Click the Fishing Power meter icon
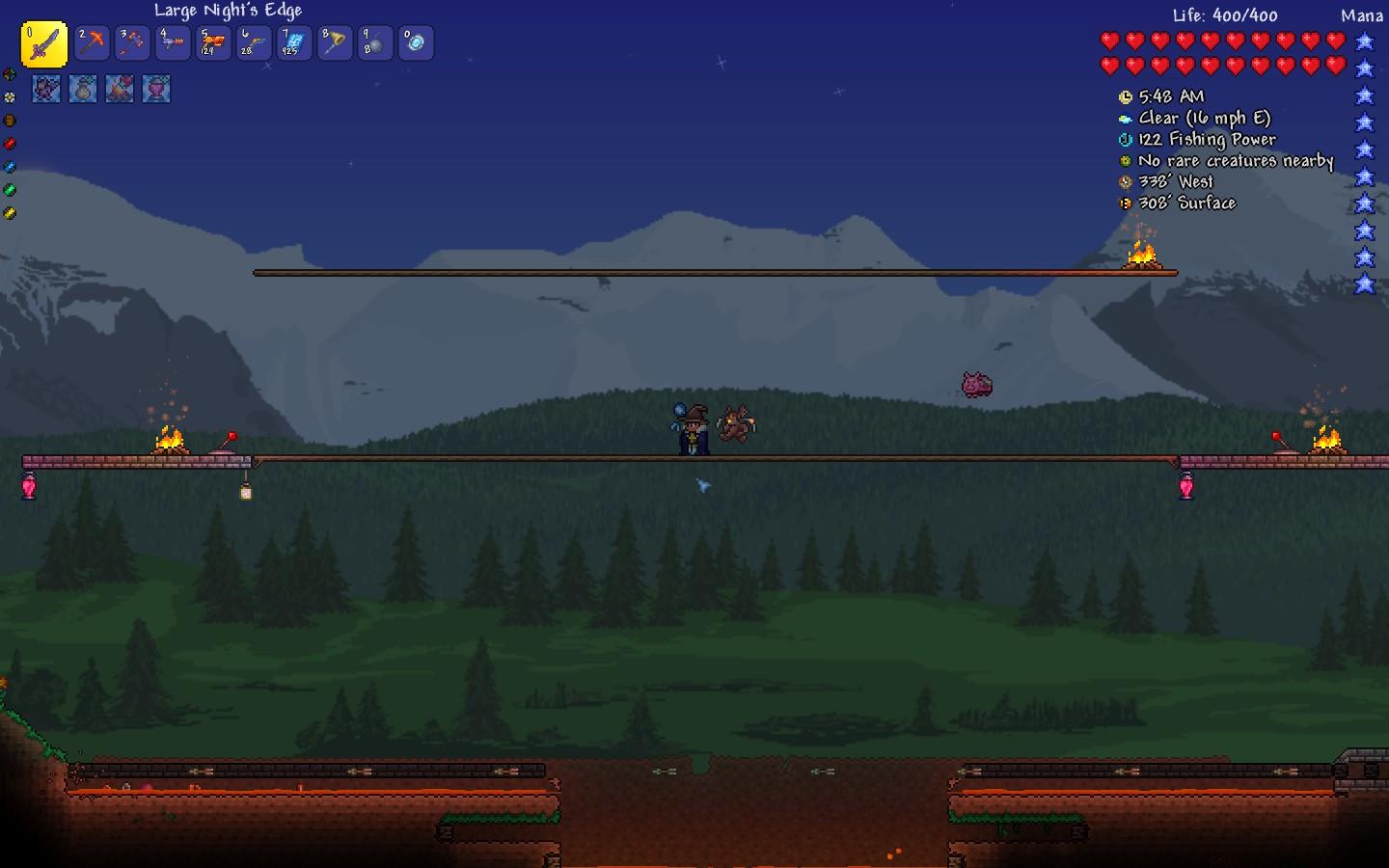 coord(1125,139)
